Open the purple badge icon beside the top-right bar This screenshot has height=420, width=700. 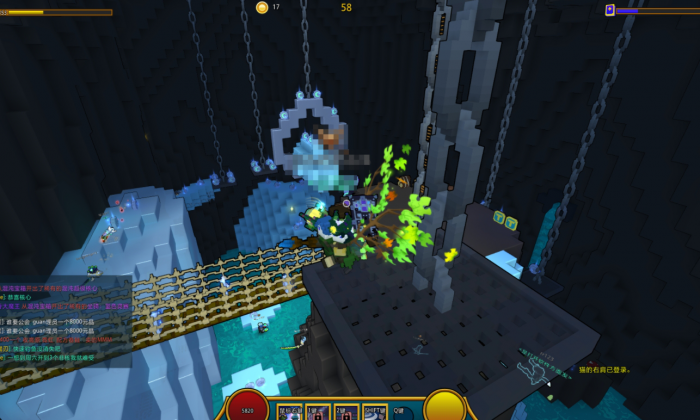point(610,10)
